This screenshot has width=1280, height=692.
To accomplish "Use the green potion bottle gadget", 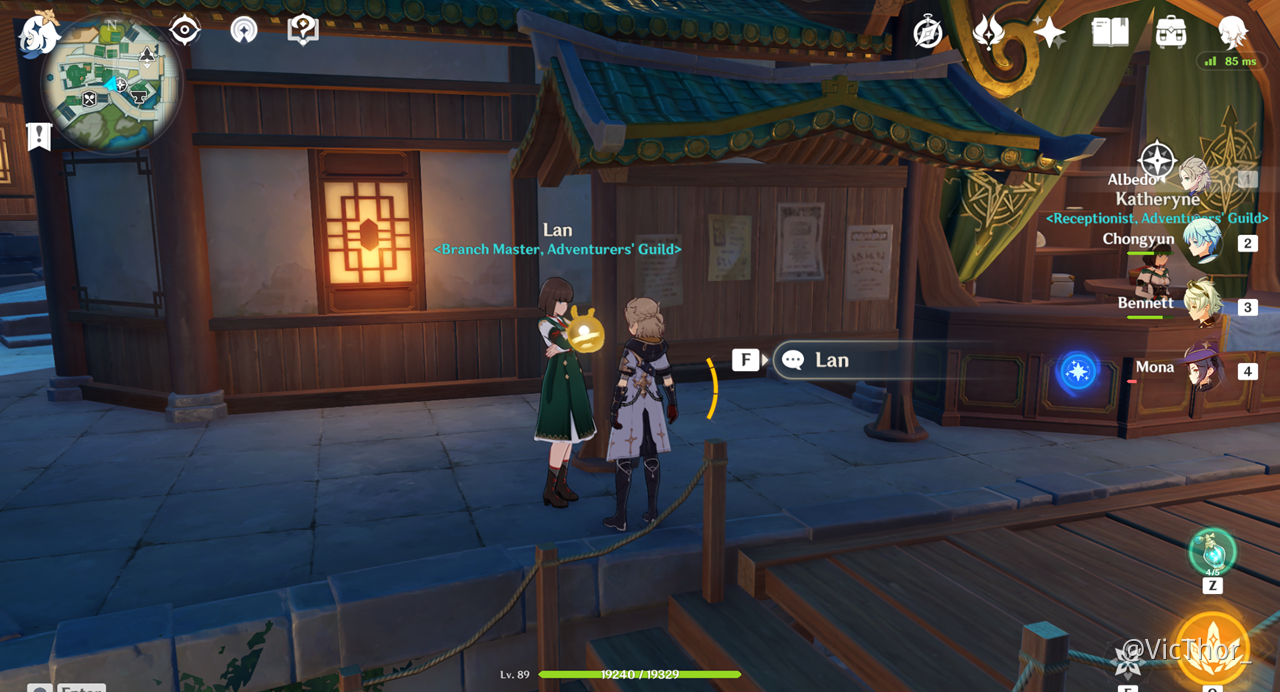I will click(x=1212, y=553).
